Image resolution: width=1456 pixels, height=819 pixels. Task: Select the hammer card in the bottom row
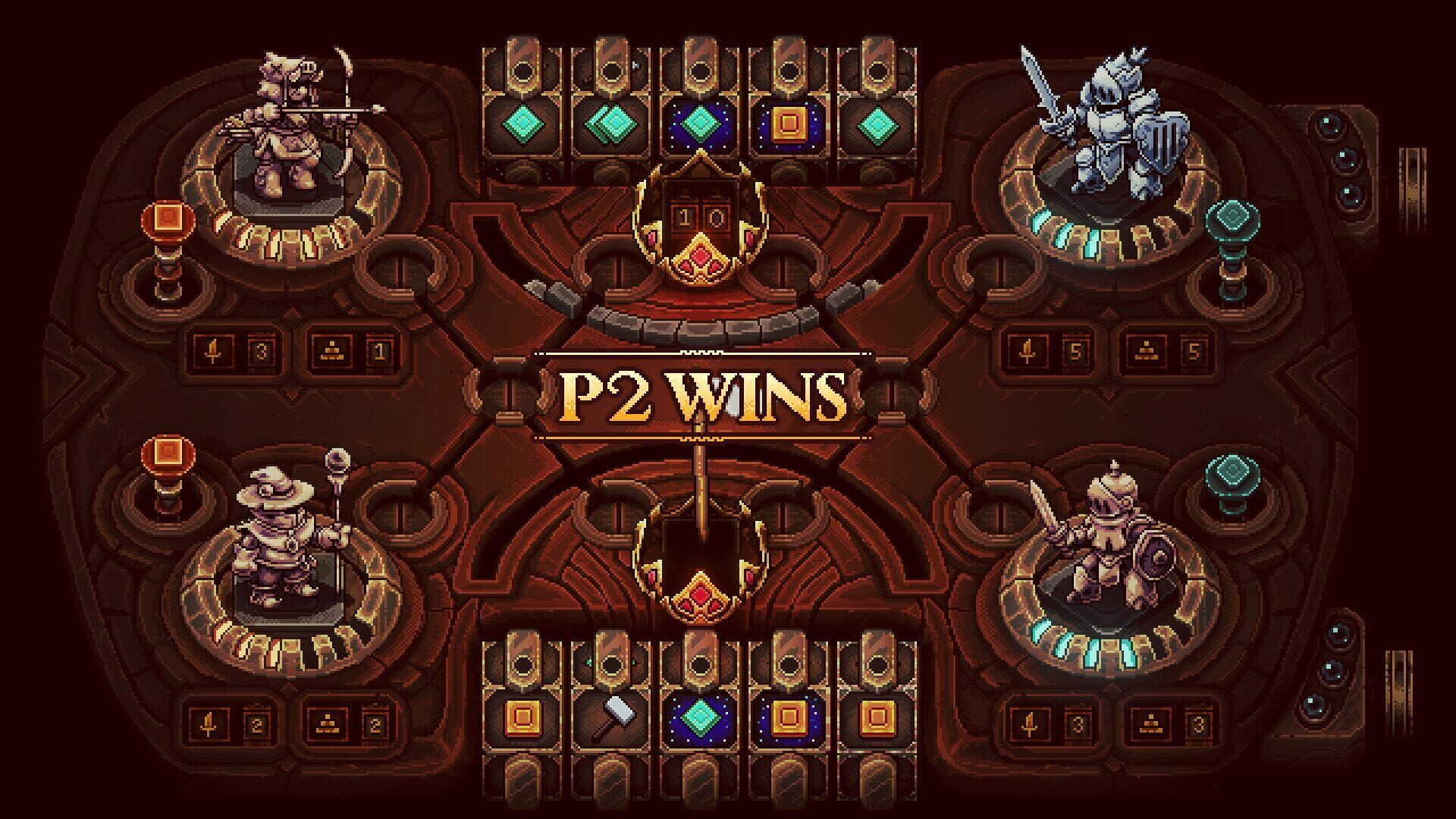(614, 717)
